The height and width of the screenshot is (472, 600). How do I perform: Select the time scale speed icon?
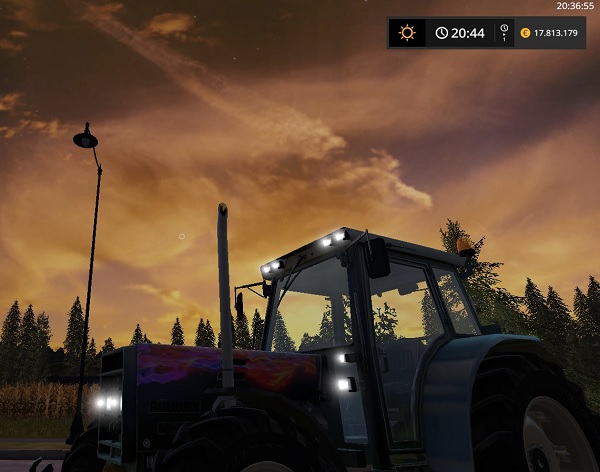504,33
